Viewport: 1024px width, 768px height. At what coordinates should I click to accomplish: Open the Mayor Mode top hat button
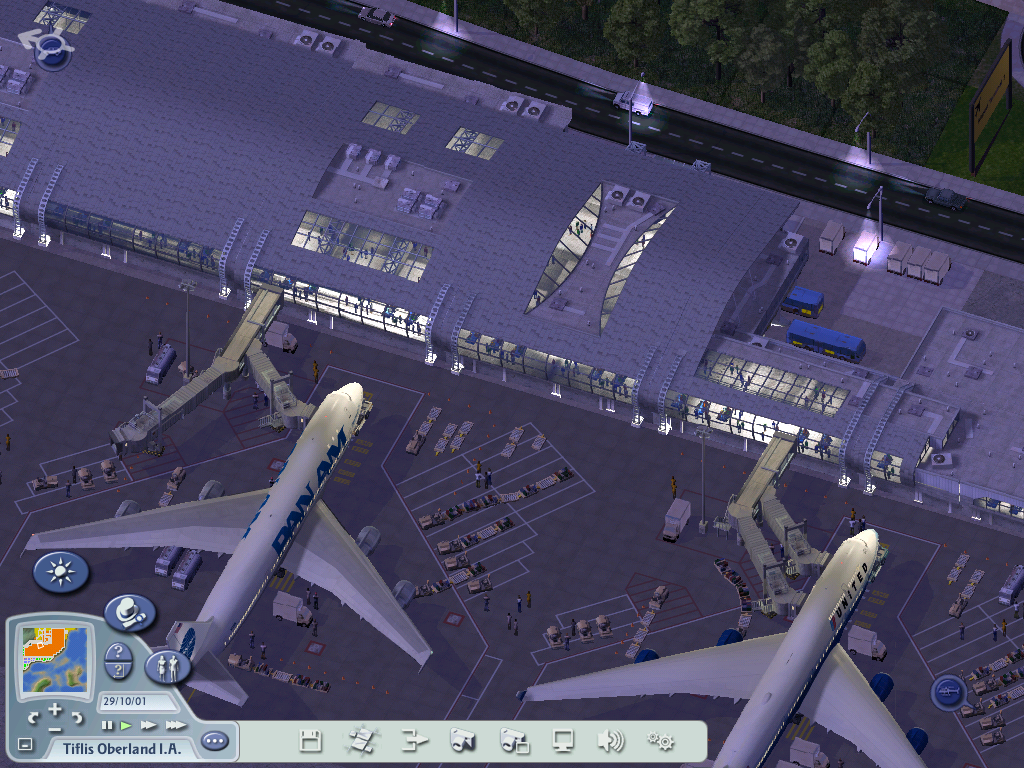coord(129,612)
